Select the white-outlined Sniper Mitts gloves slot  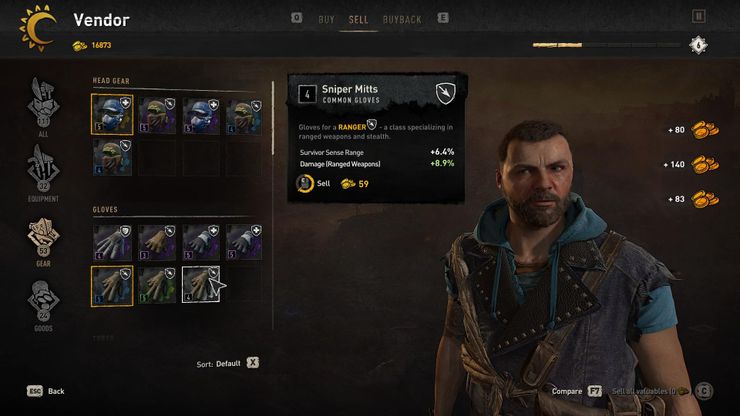200,284
